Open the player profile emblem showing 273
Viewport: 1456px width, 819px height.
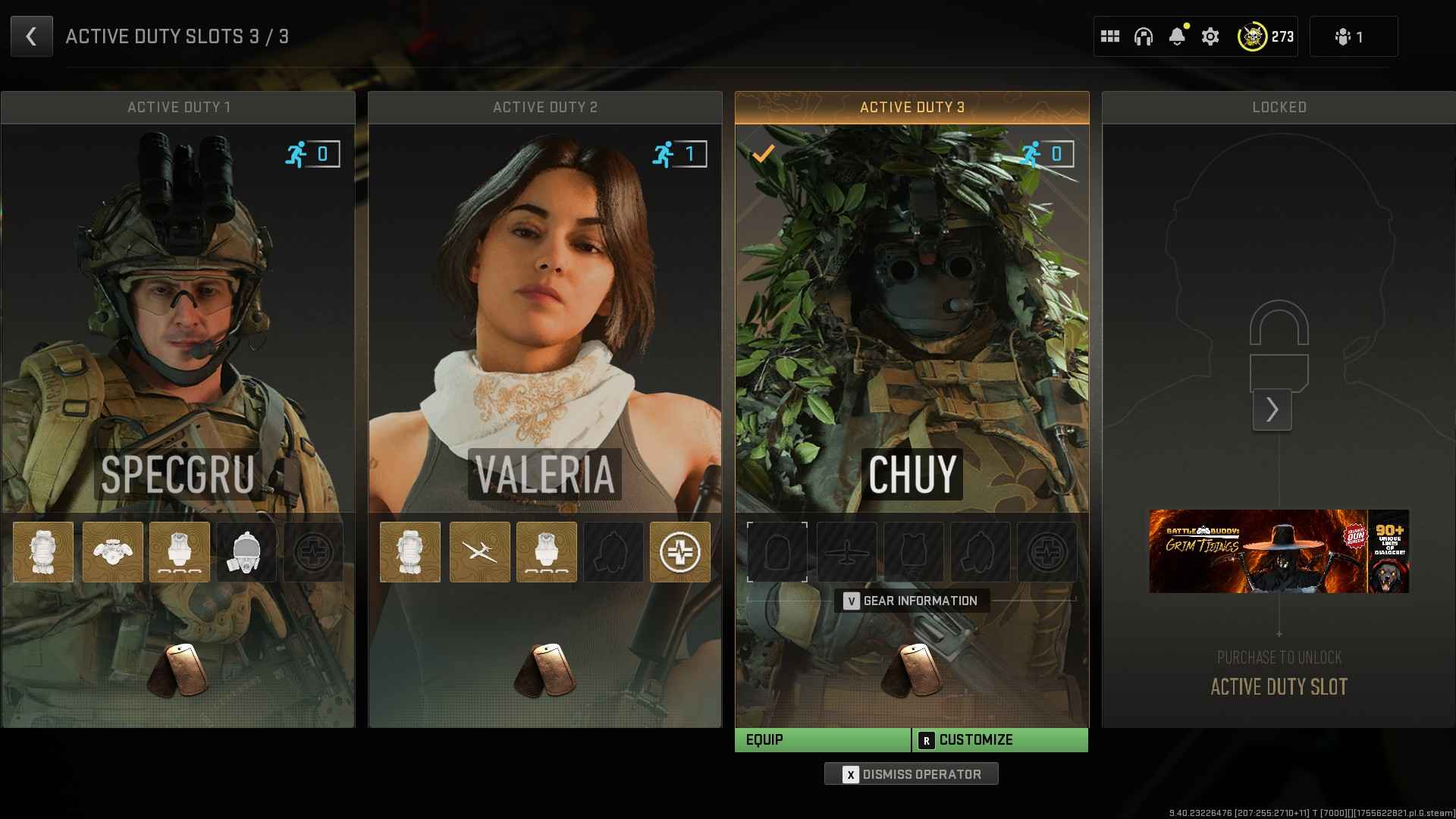[1266, 36]
